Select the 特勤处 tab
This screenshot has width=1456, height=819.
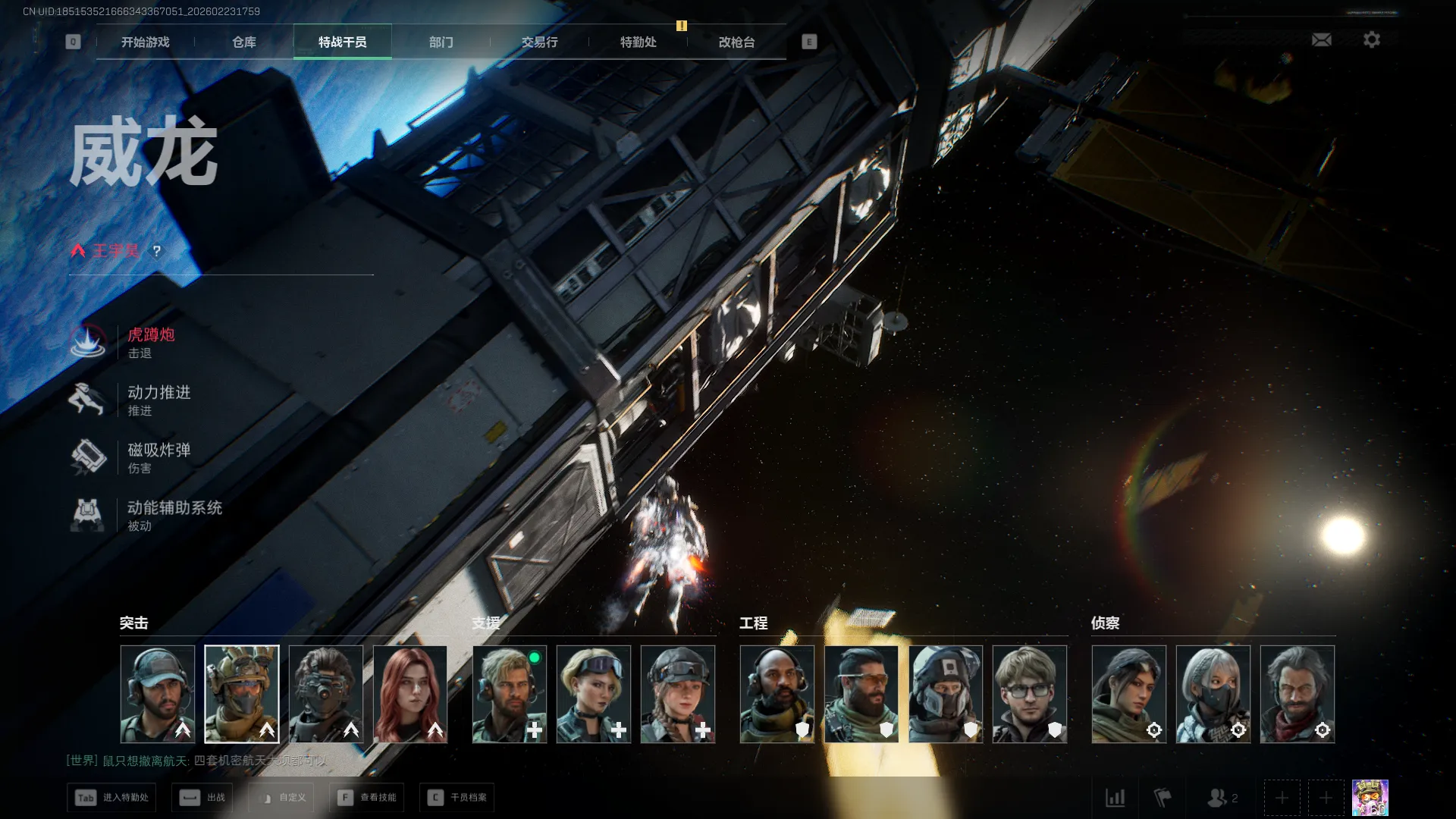[638, 42]
